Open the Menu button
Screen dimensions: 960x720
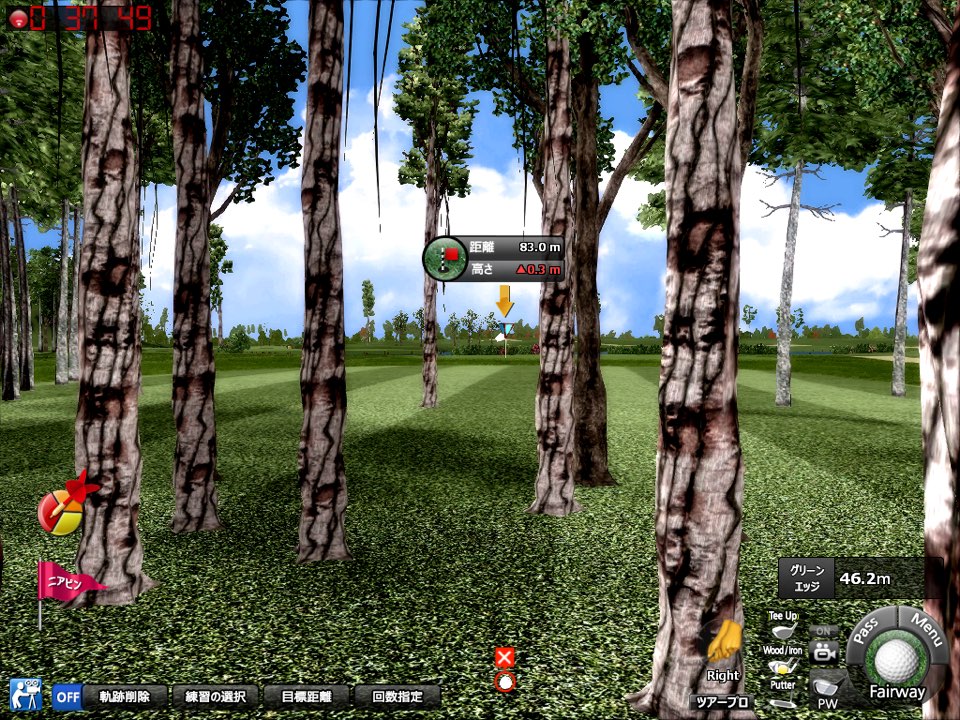point(927,629)
